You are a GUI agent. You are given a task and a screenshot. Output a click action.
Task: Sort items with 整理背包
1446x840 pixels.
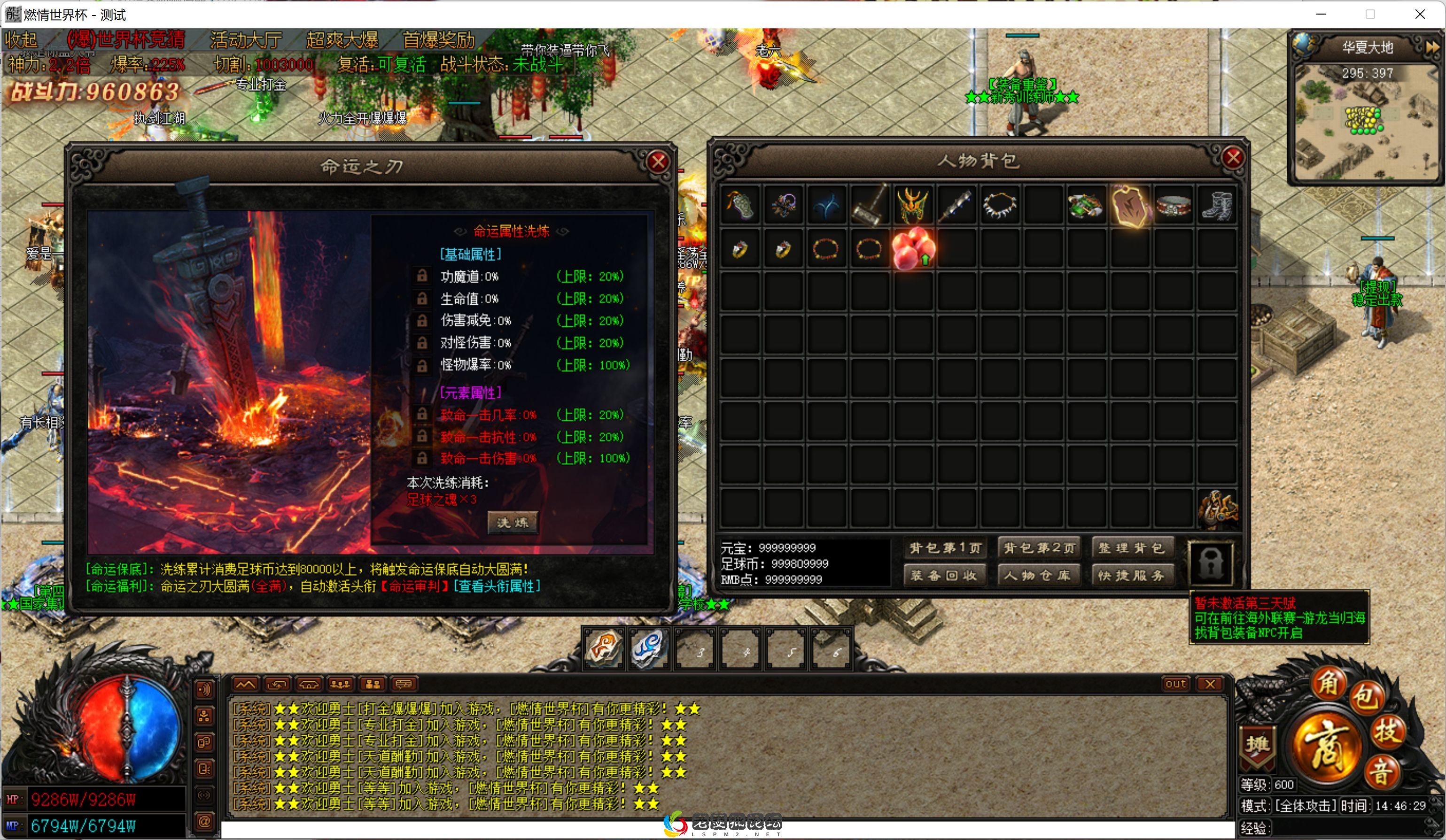[1132, 548]
